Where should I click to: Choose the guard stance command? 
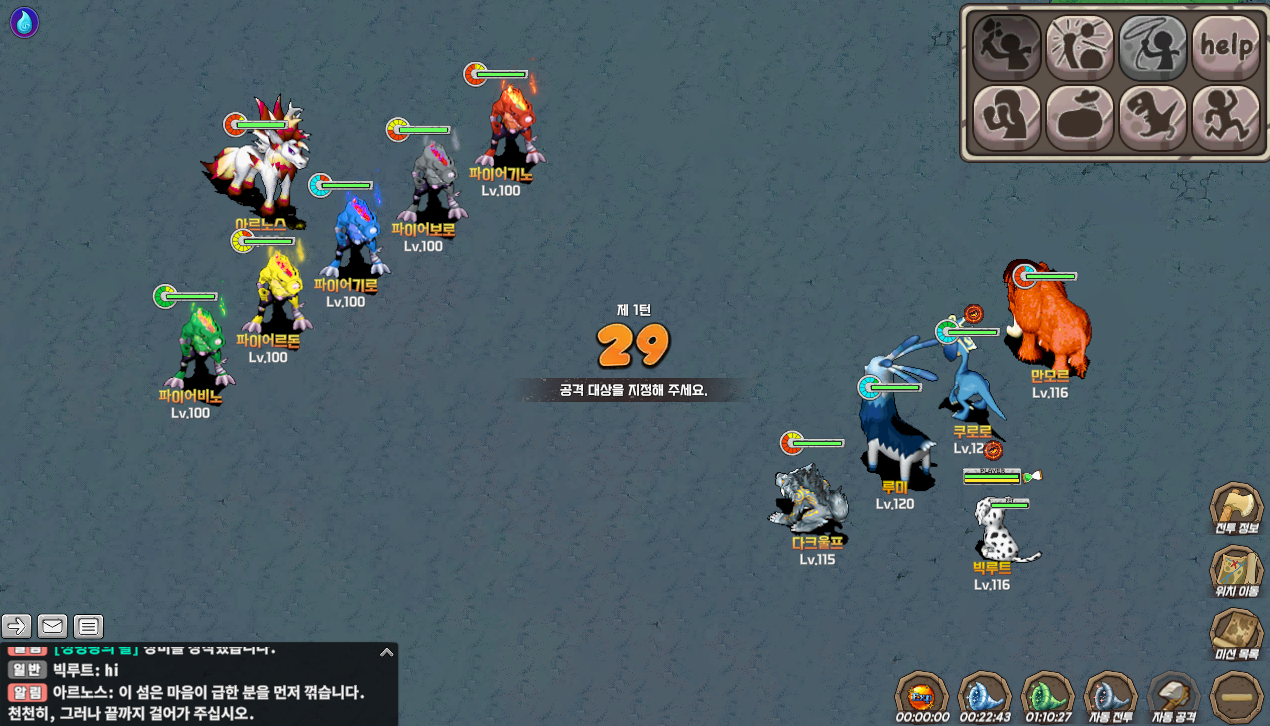tap(1006, 117)
